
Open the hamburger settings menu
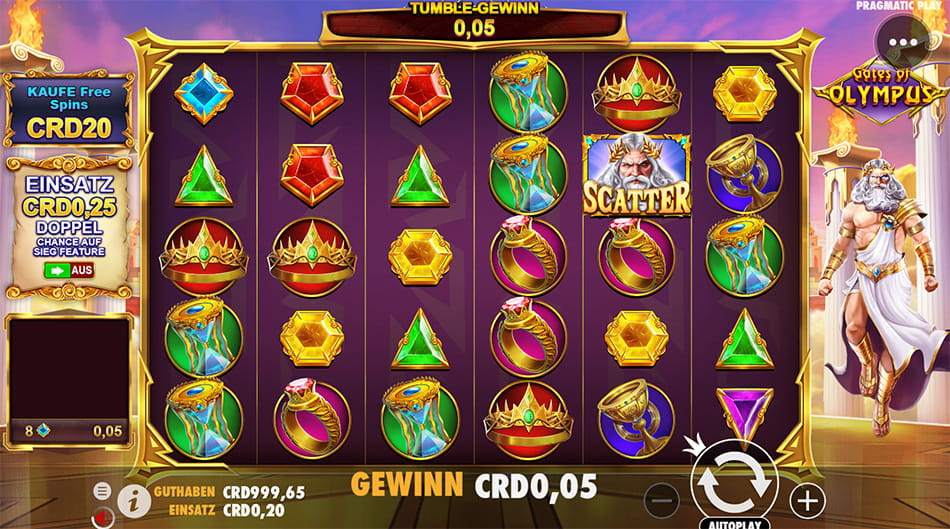pos(102,490)
